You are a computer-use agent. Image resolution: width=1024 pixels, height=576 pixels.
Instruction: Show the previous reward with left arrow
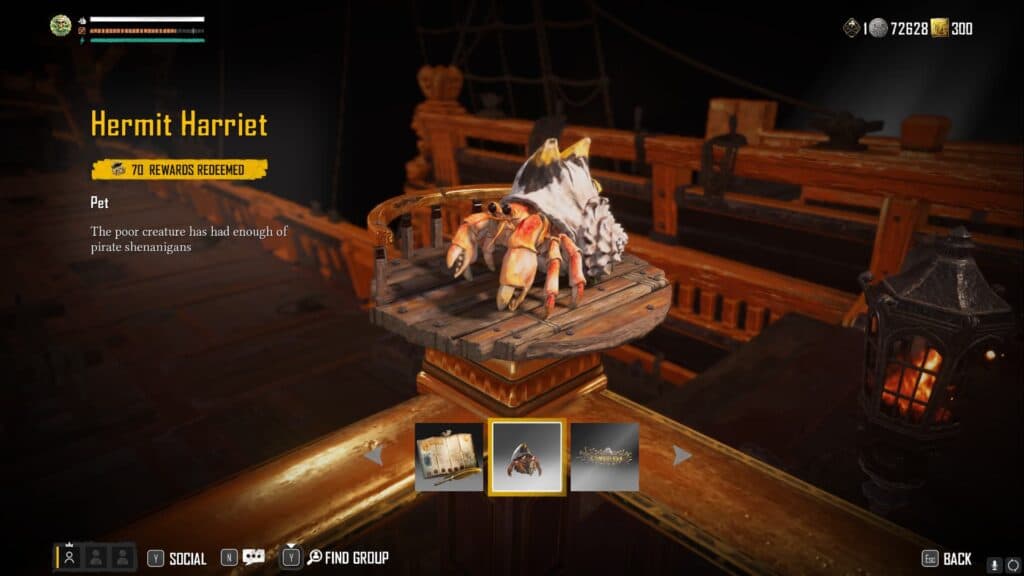point(373,456)
